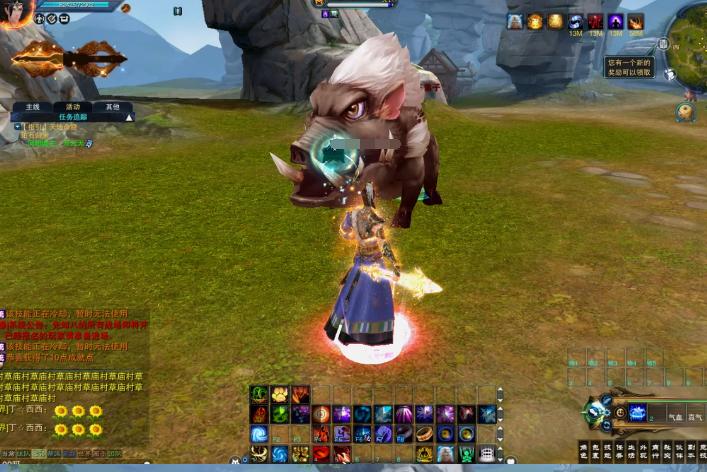
Task: Click the golden chick icon below minimap
Action: [685, 112]
